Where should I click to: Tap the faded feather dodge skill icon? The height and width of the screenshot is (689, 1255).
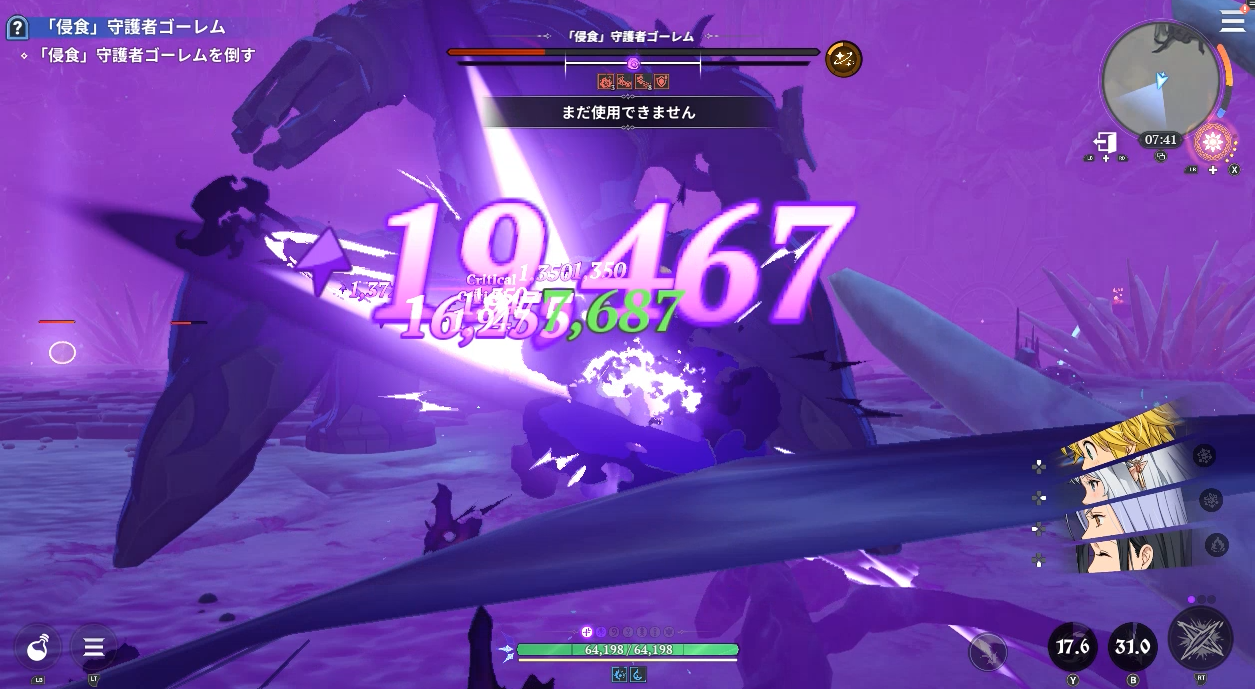tap(988, 652)
